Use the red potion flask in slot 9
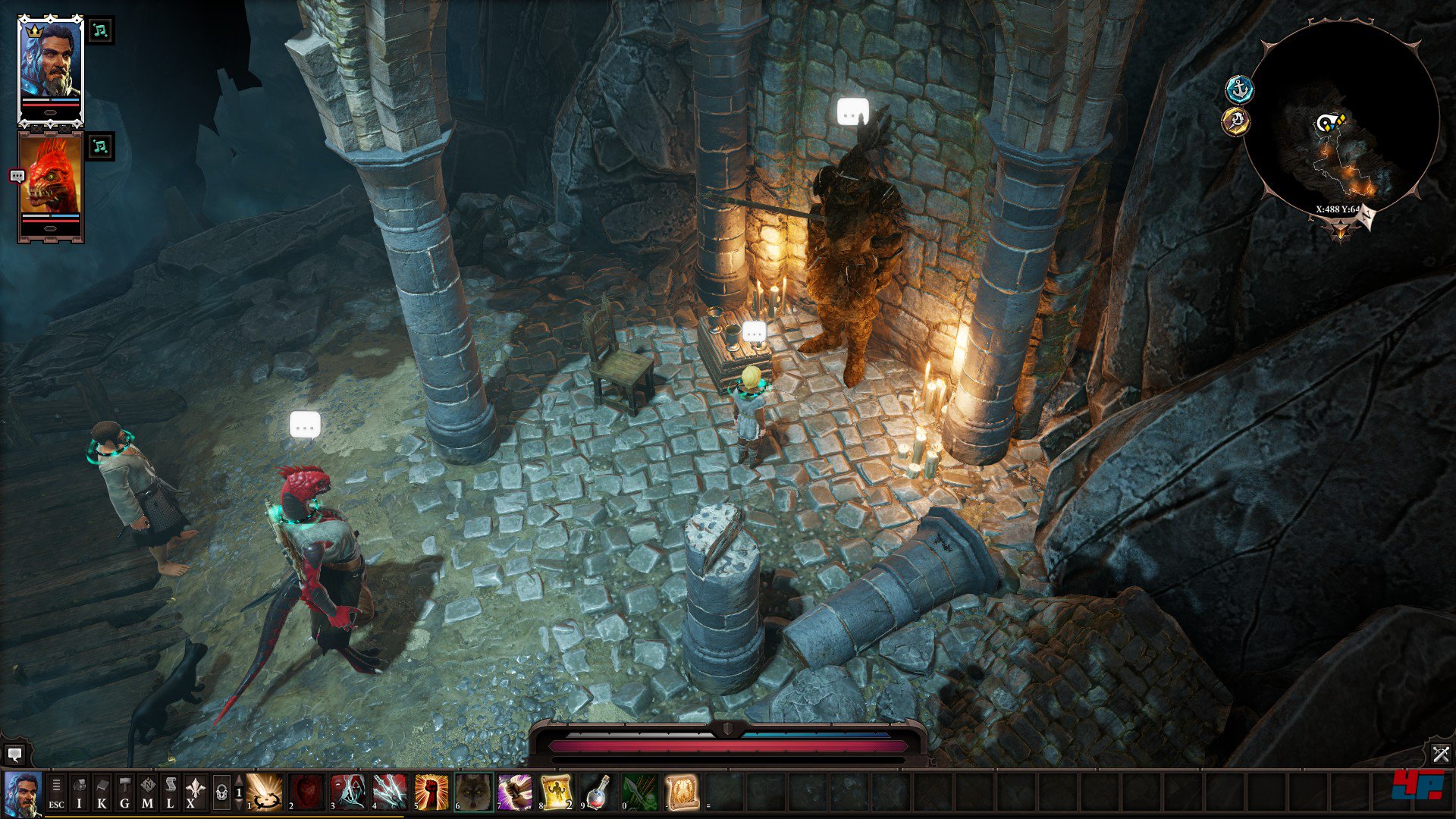The height and width of the screenshot is (819, 1456). coord(598,792)
